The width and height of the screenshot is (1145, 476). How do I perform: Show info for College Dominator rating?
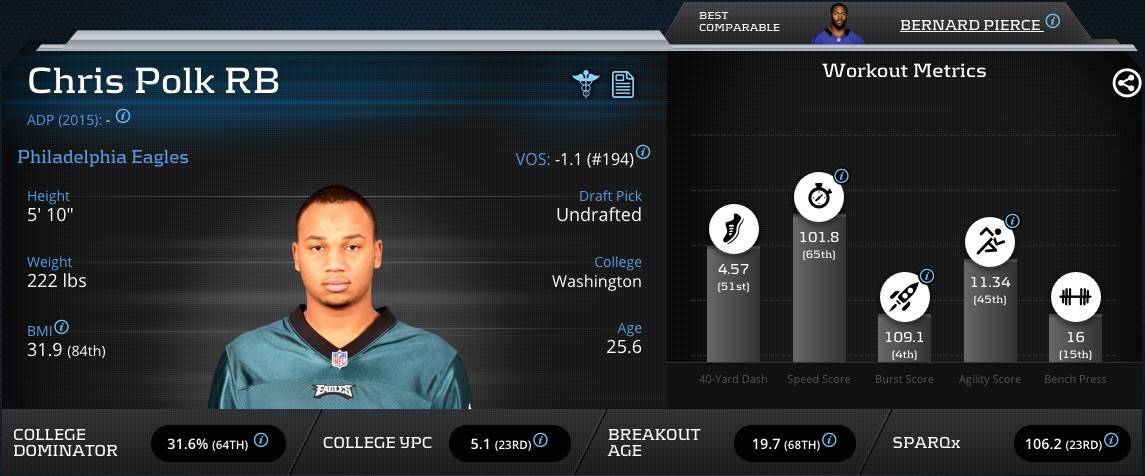(261, 440)
